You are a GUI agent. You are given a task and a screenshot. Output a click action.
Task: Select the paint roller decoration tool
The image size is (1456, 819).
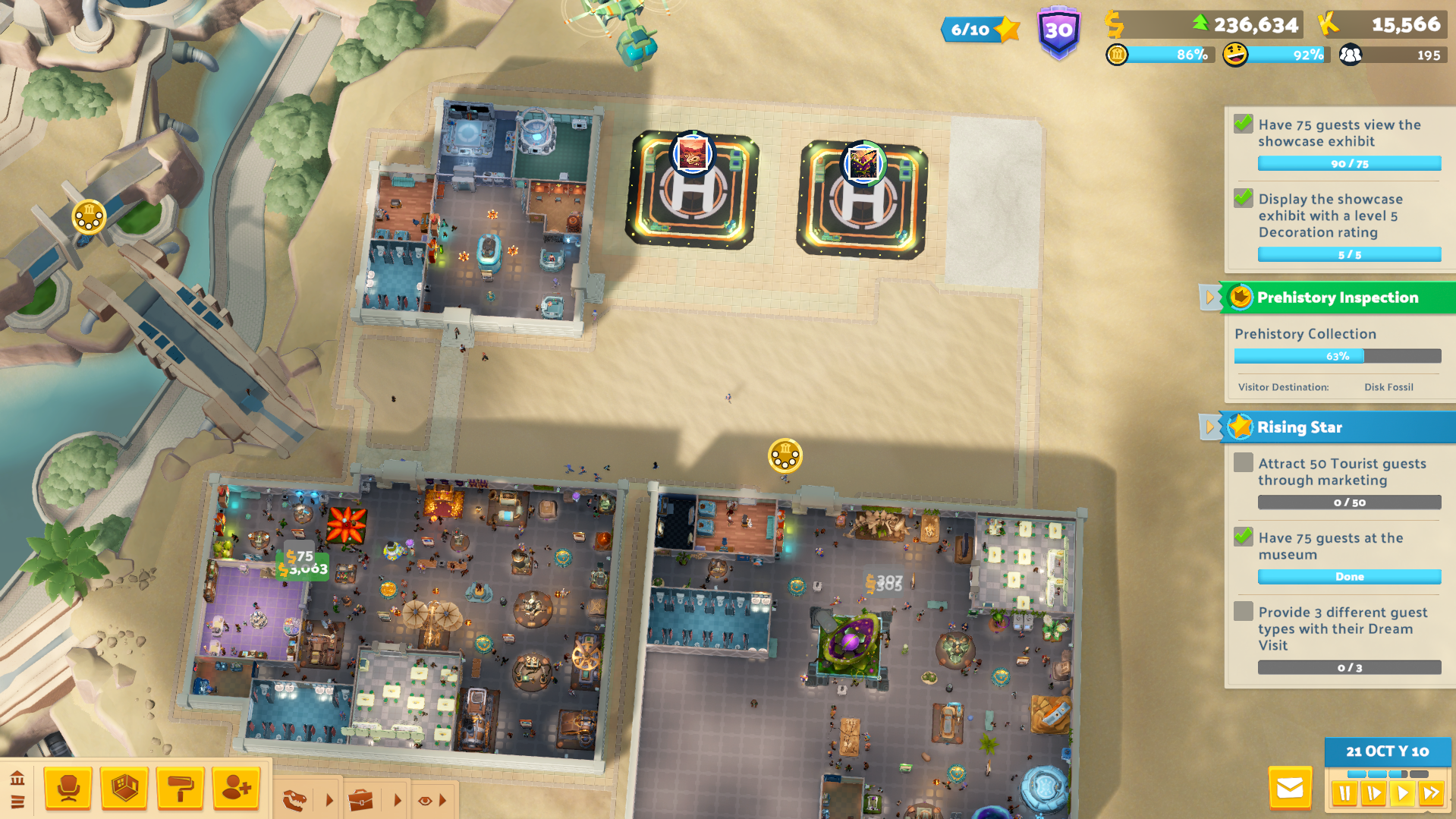[180, 789]
